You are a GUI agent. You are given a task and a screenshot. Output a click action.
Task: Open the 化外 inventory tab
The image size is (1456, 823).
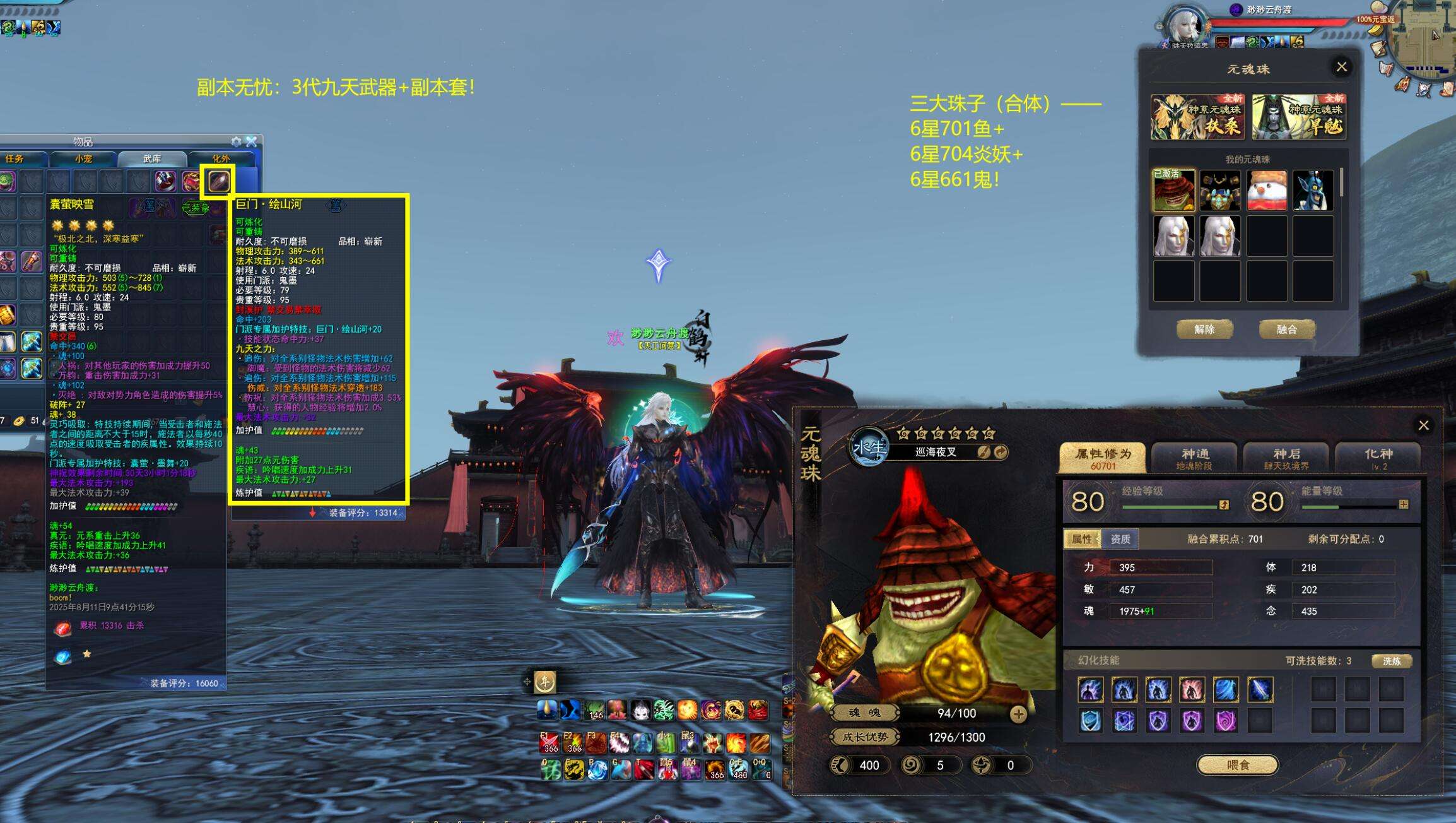[x=221, y=159]
